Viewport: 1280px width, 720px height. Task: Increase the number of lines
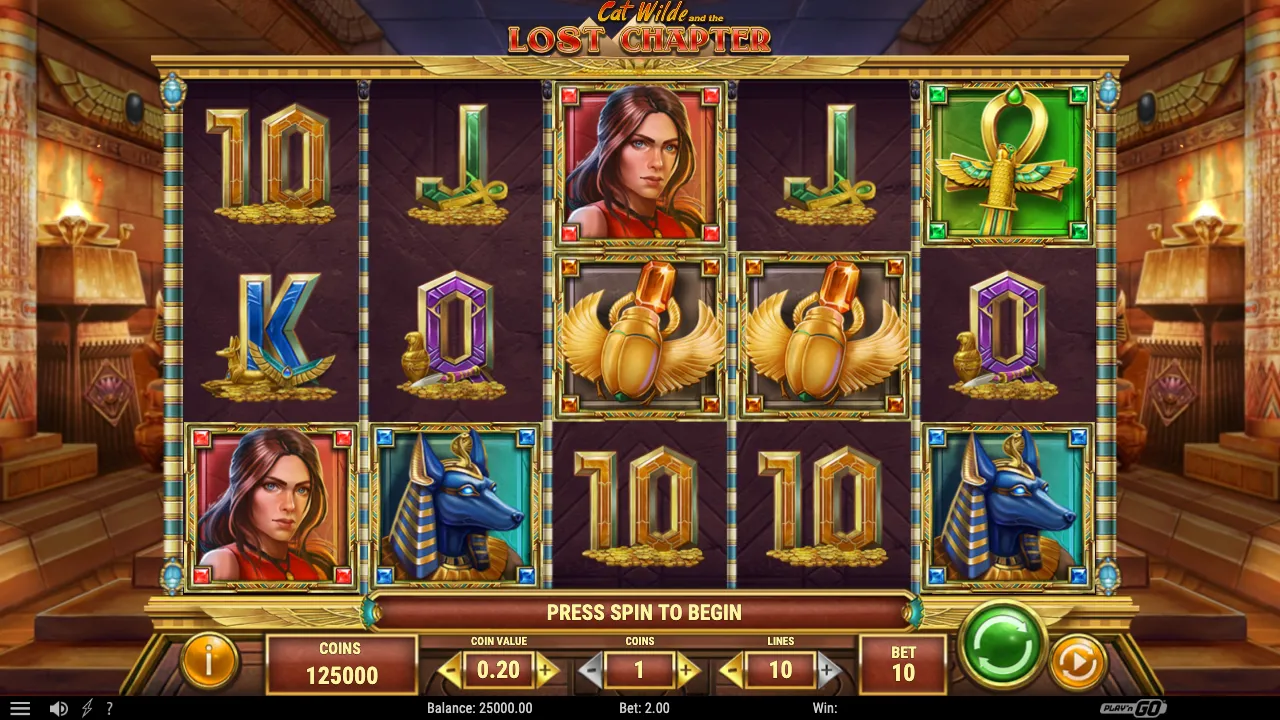(827, 670)
